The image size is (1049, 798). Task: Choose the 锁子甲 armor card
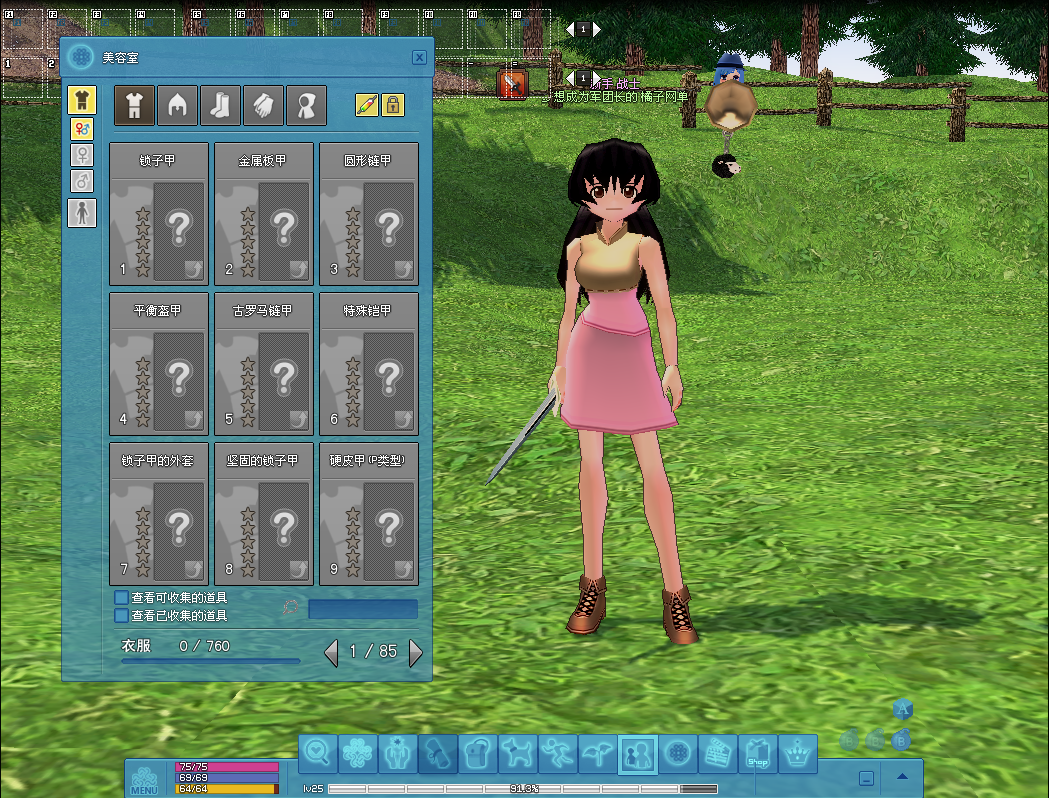(x=159, y=214)
